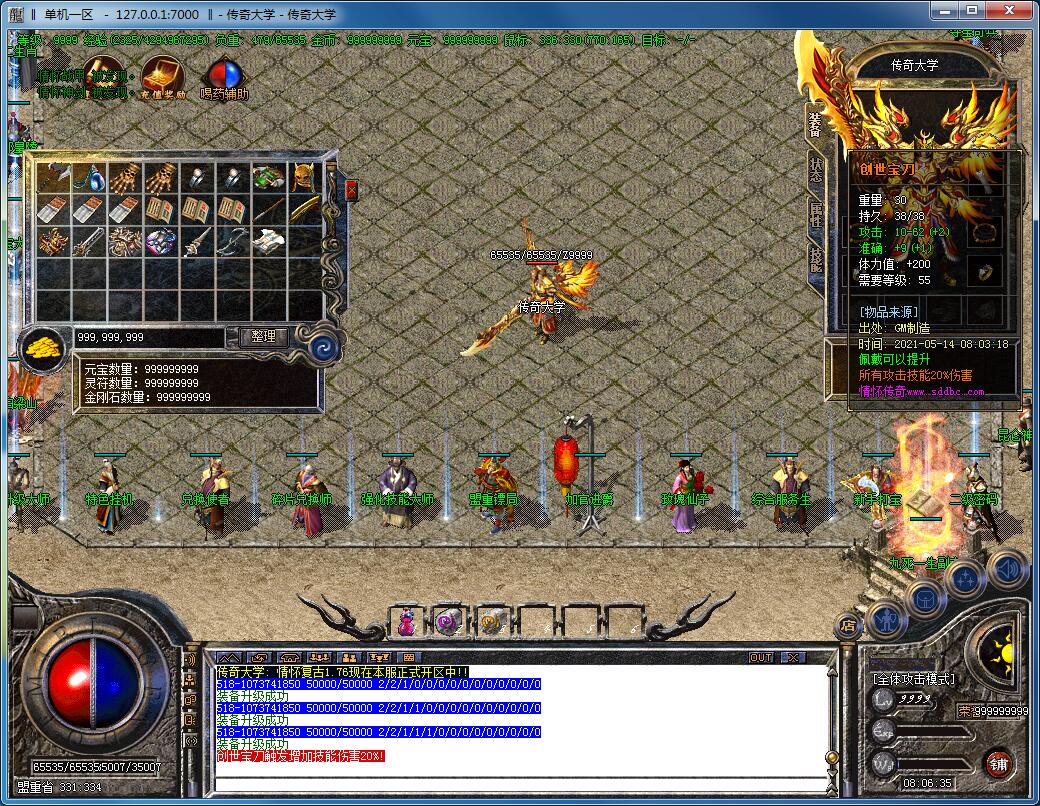Image resolution: width=1040 pixels, height=806 pixels.
Task: Open the 充值奖励 treasure chest icon
Action: [163, 75]
